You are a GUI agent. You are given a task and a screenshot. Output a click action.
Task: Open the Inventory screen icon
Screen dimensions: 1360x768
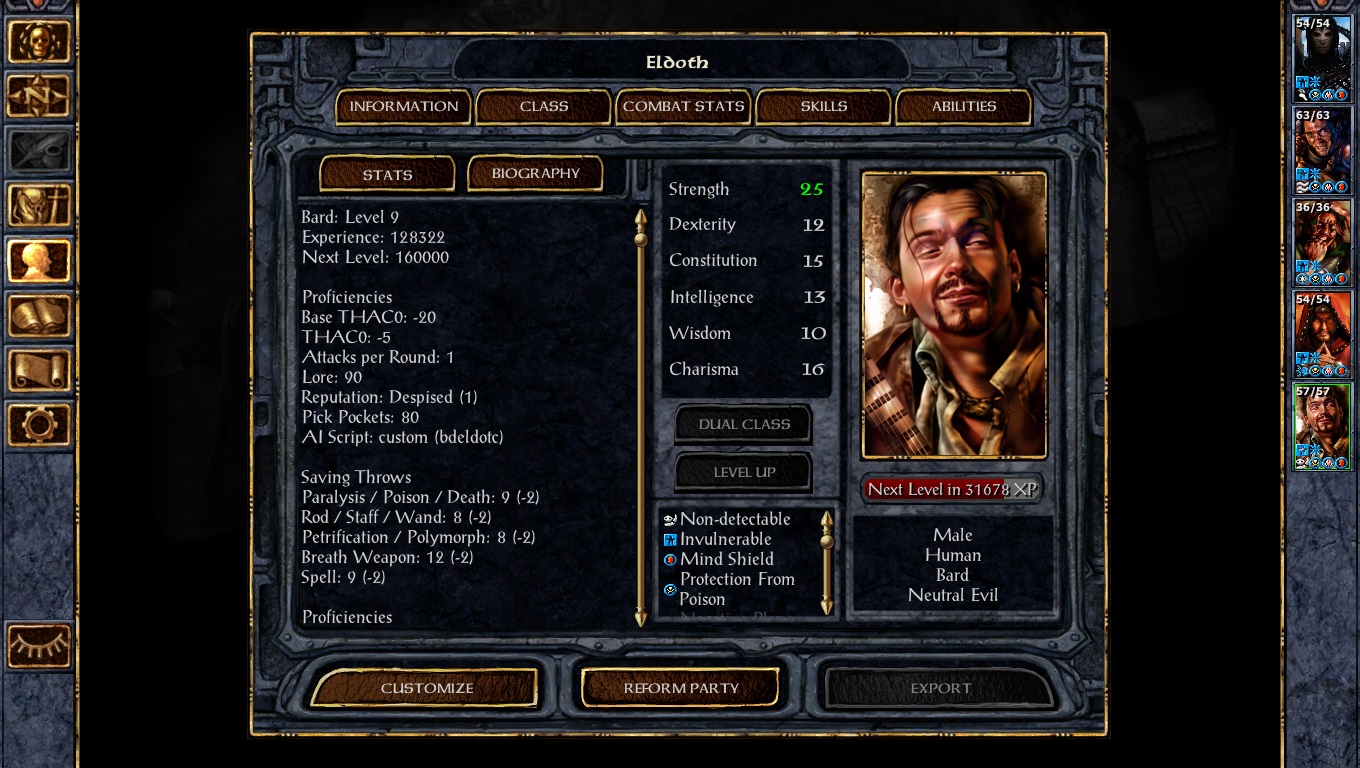[x=40, y=205]
